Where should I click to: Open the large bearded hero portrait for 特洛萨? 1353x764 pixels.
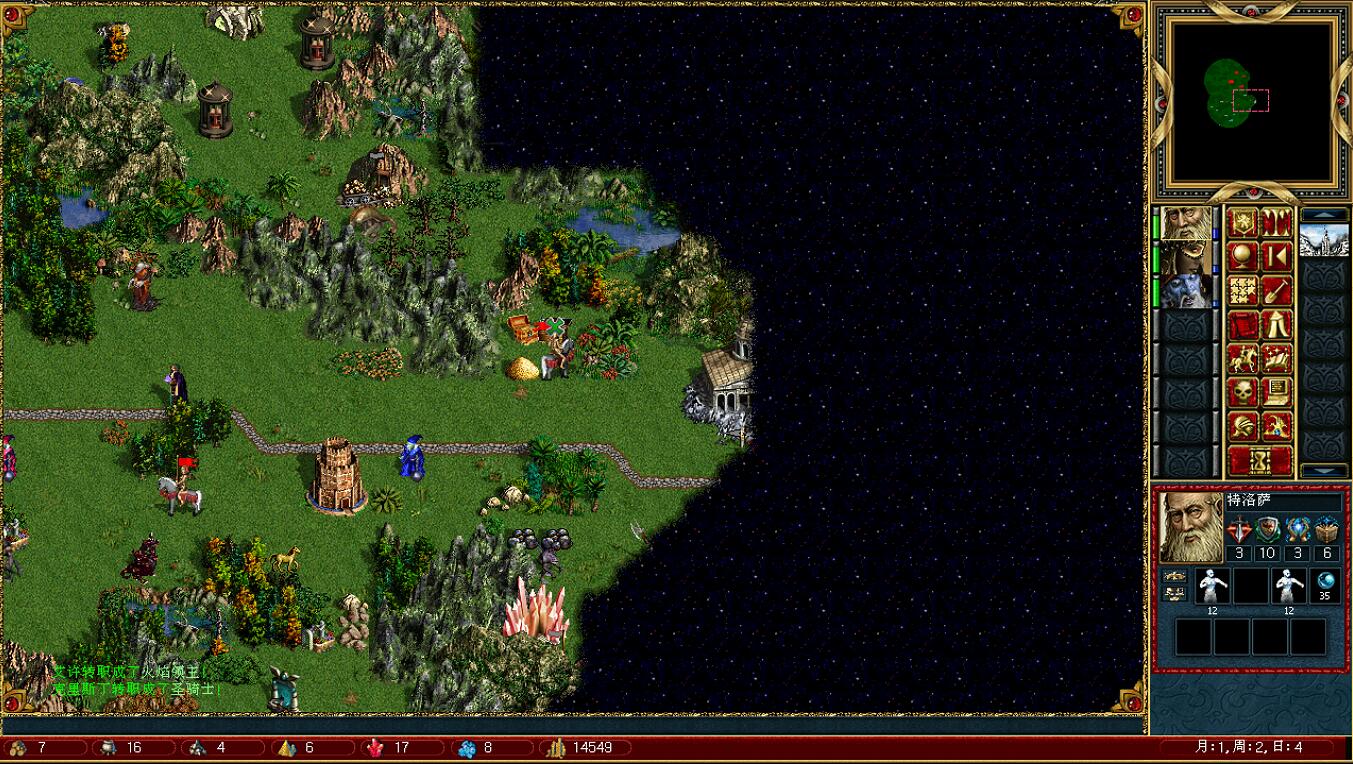click(x=1190, y=526)
